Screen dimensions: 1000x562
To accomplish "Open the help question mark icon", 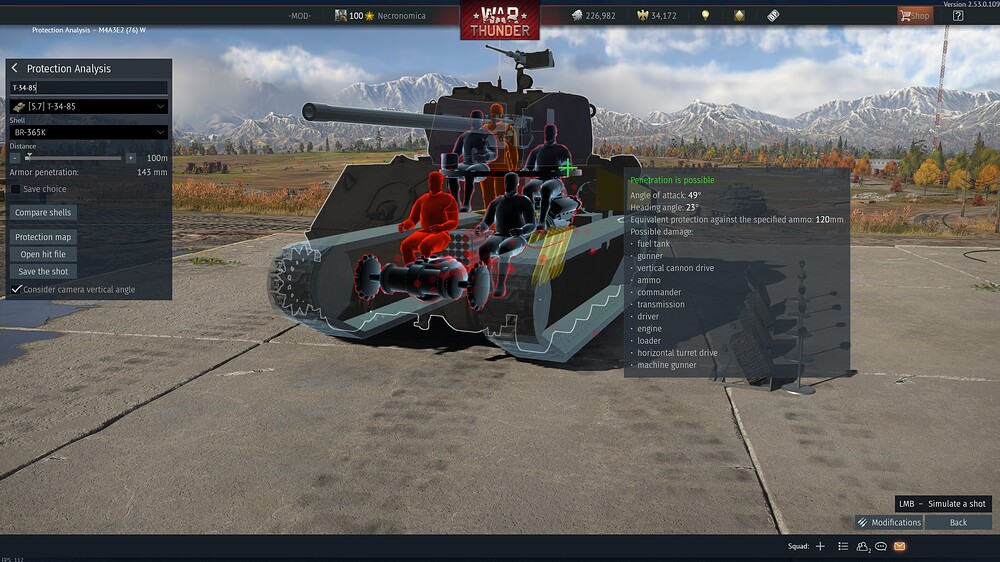I will tap(957, 15).
